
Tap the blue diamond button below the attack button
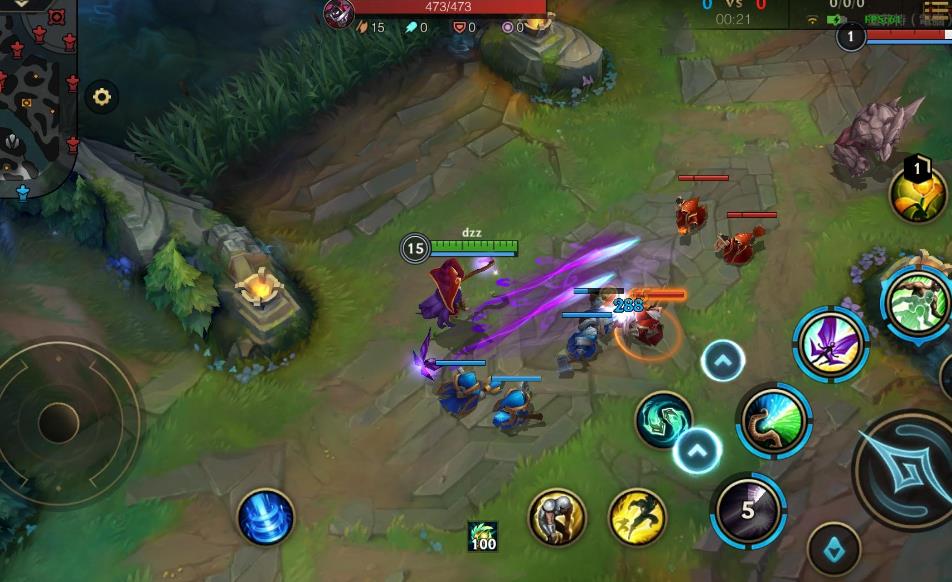pos(834,550)
